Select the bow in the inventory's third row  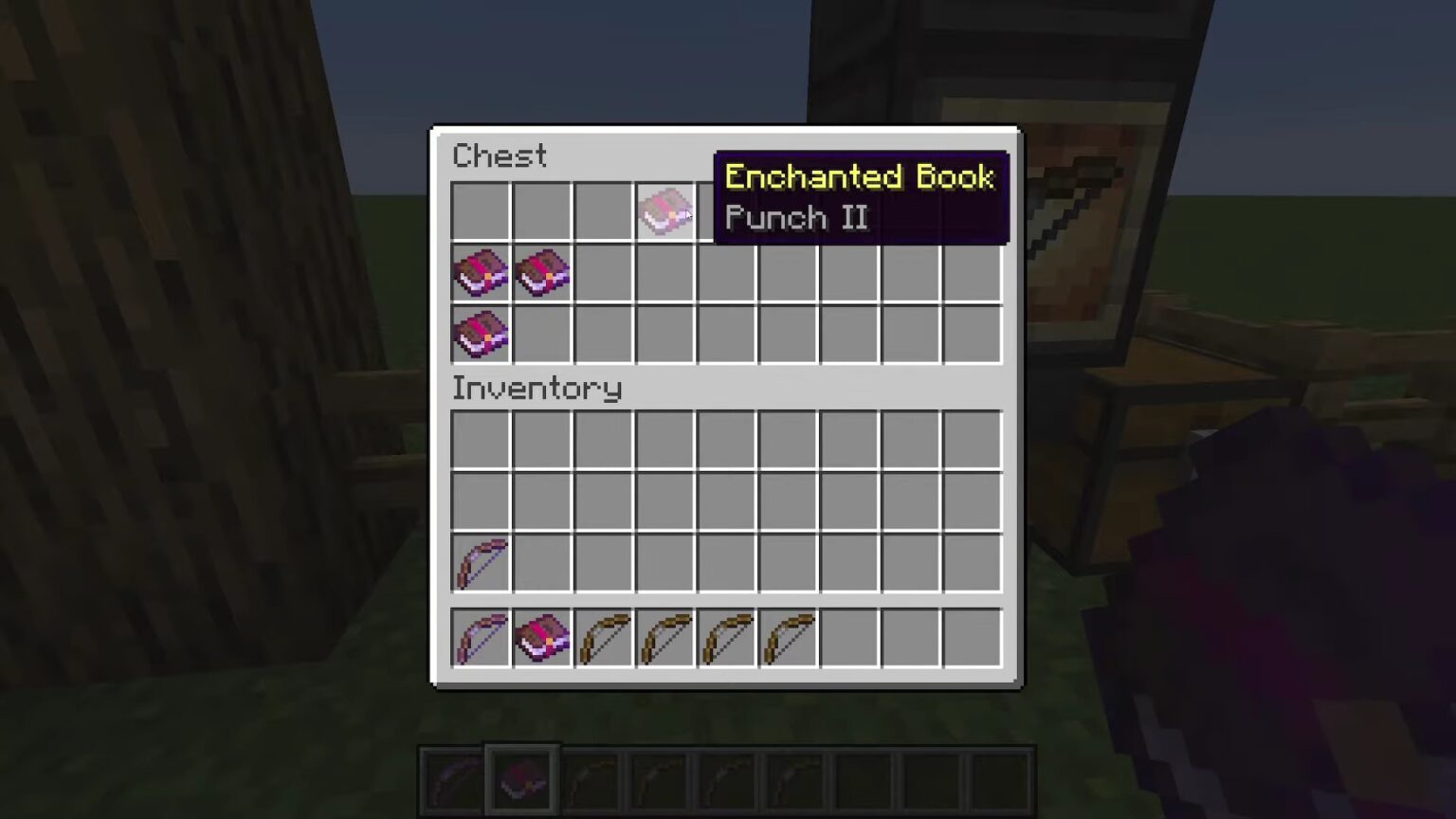(480, 561)
